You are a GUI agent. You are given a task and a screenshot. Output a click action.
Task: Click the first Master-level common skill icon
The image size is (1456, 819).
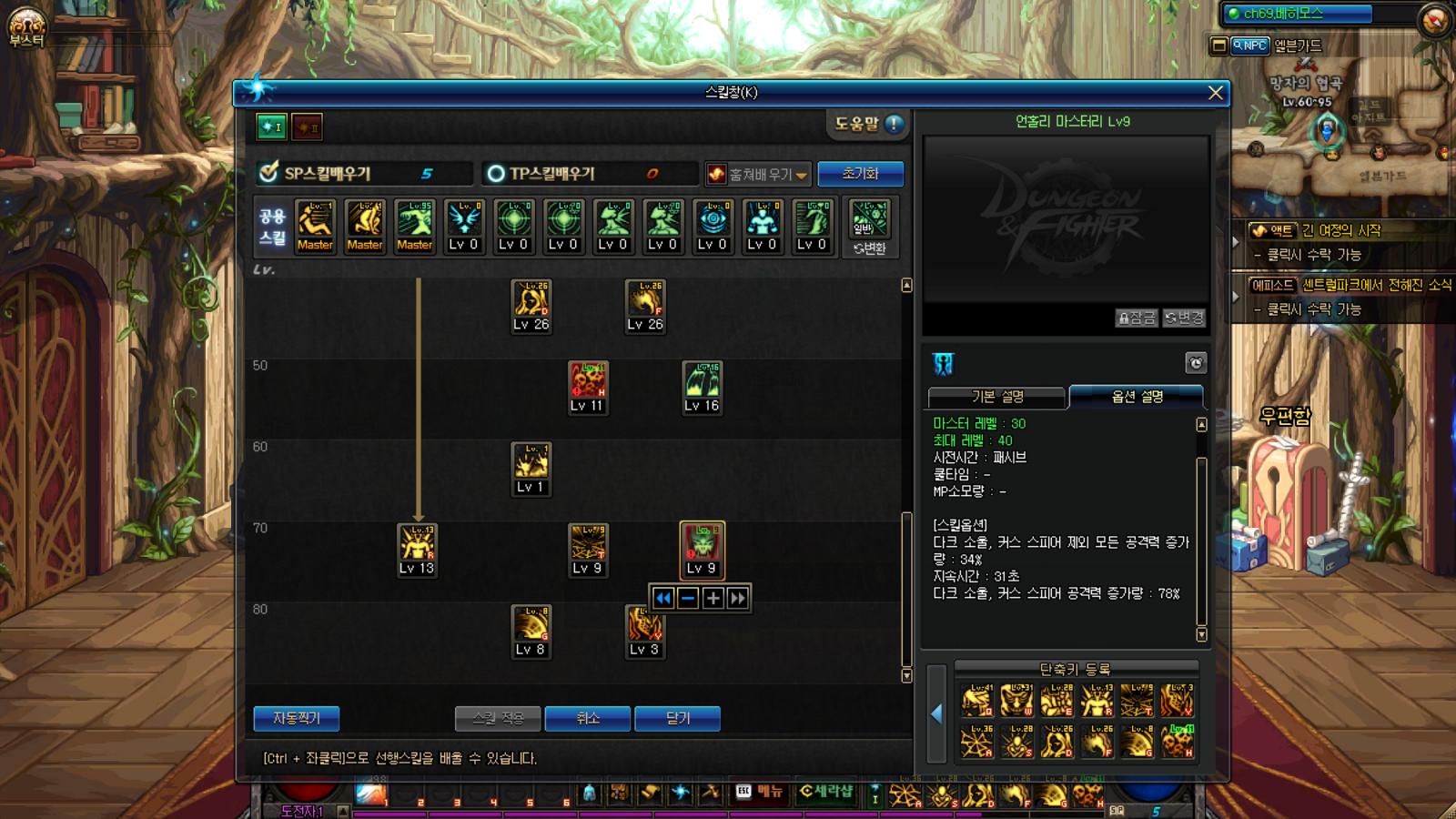coord(315,225)
